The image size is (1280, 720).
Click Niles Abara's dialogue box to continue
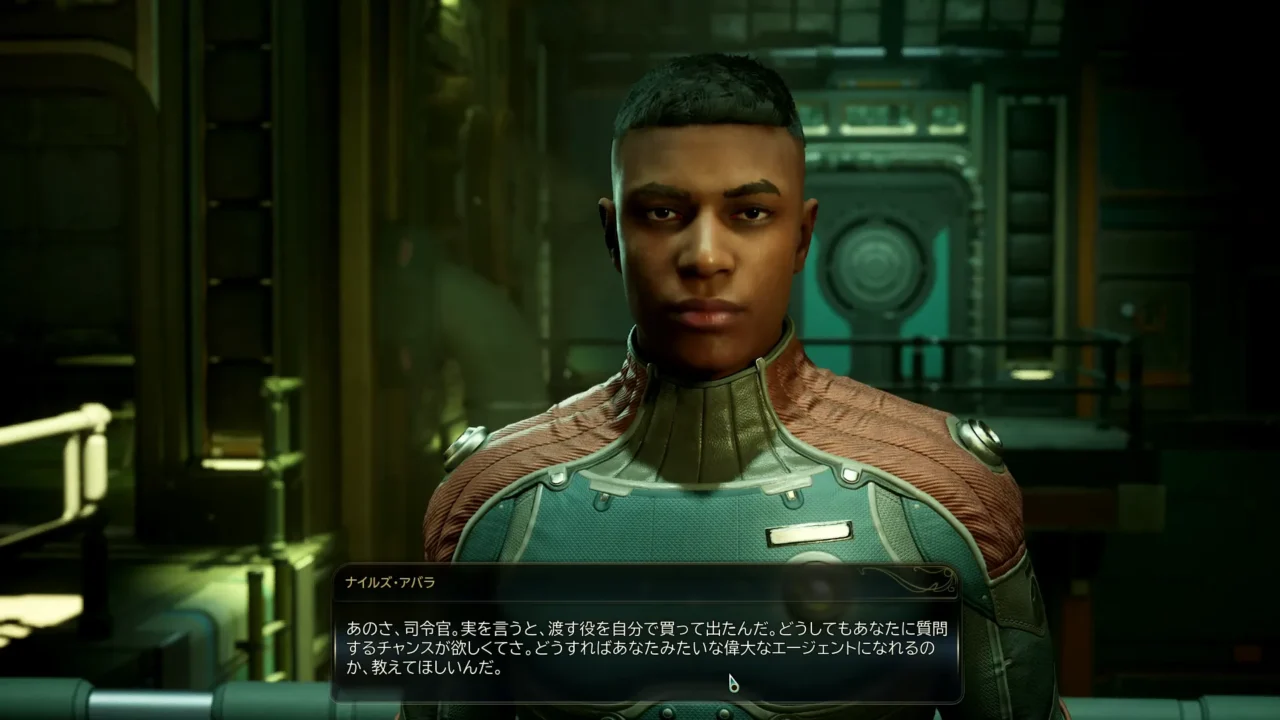point(646,646)
